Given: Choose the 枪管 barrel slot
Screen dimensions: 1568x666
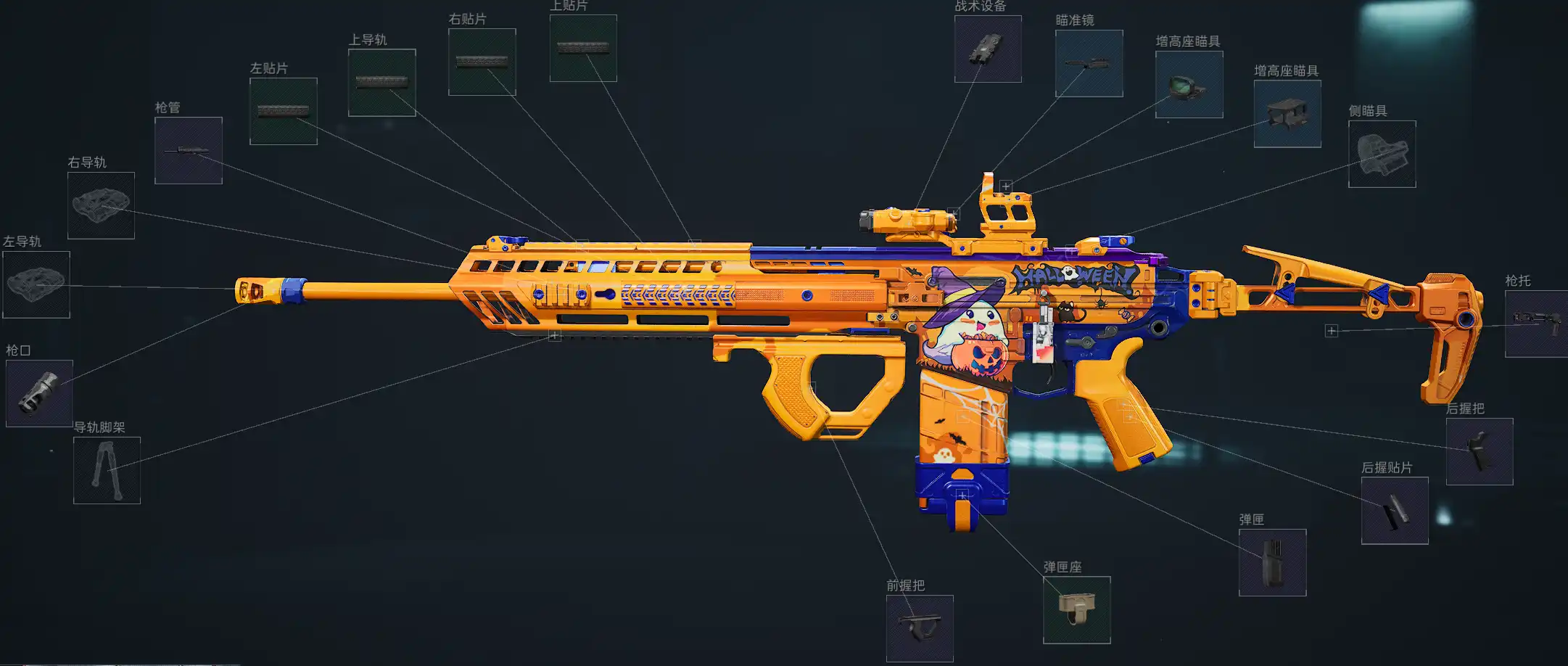Looking at the screenshot, I should [188, 150].
